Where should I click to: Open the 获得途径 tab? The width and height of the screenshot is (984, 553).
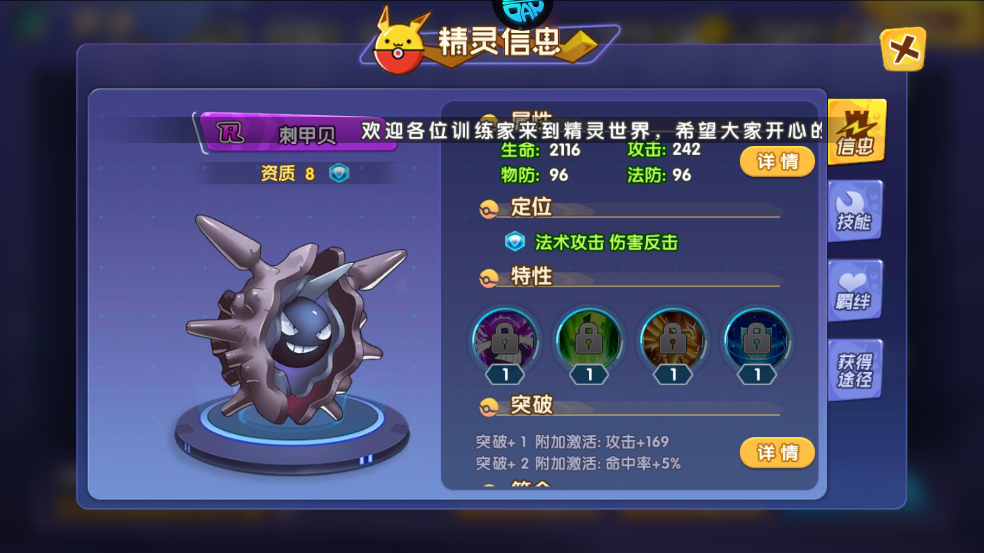pyautogui.click(x=855, y=370)
